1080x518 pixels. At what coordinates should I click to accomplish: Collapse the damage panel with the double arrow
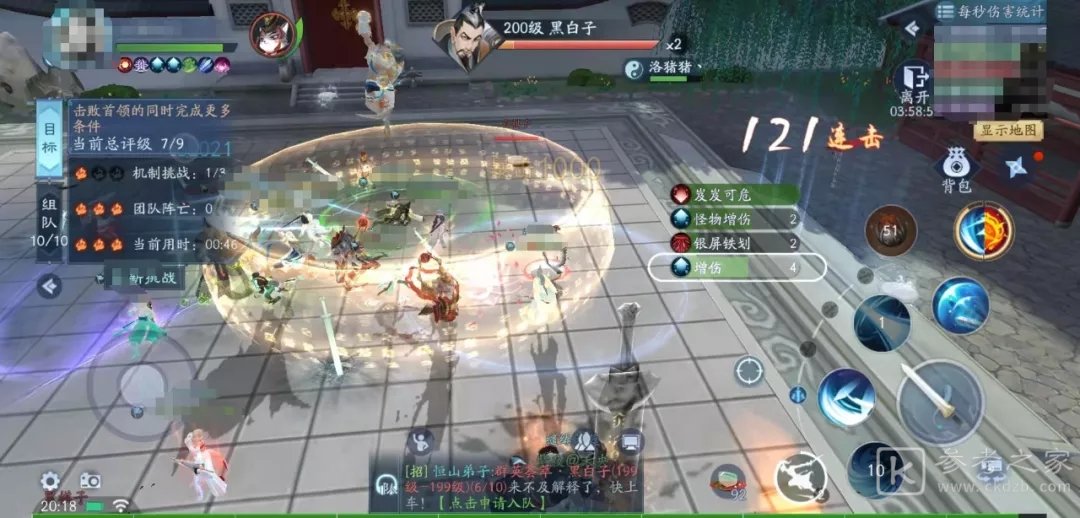911,28
